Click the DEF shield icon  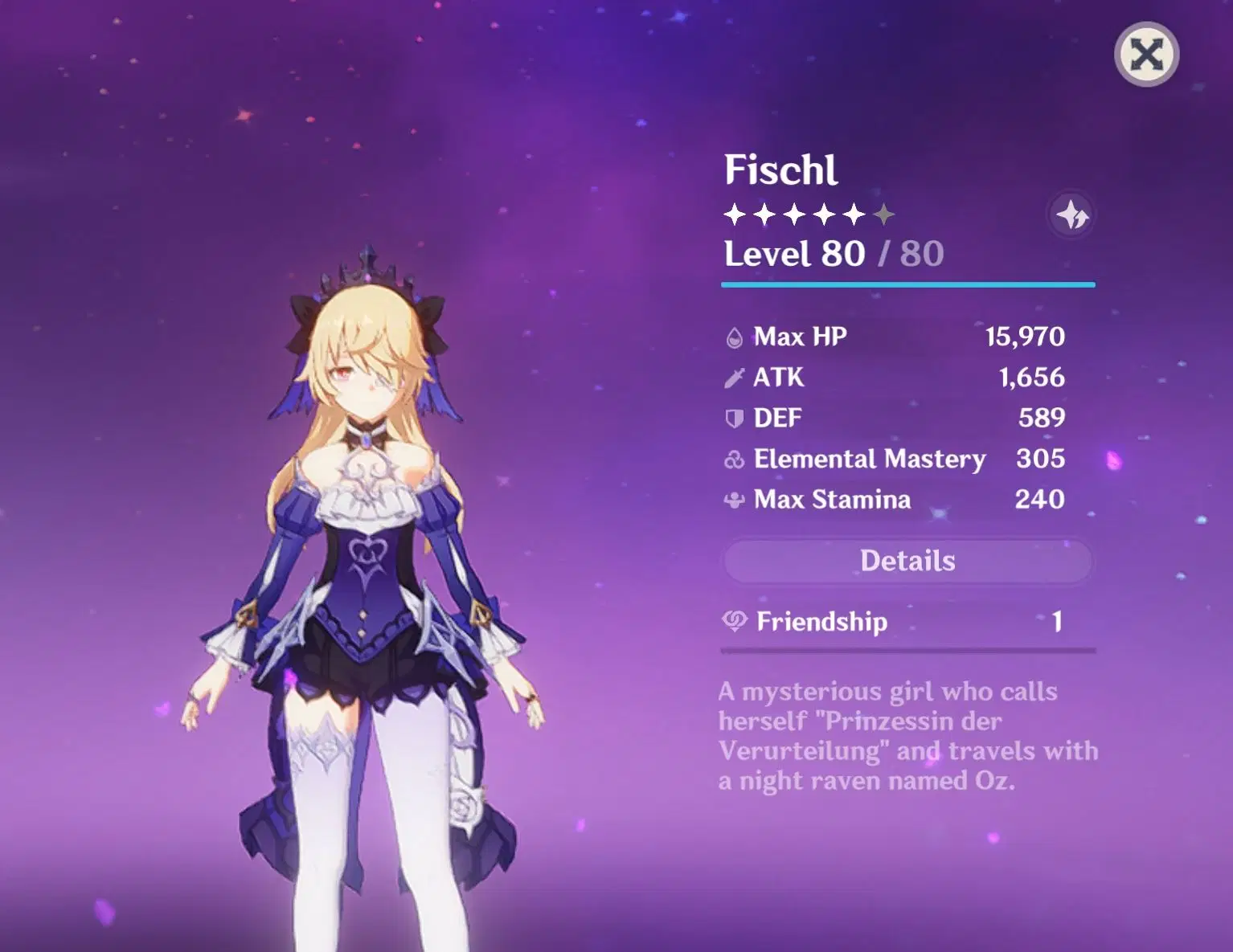pyautogui.click(x=734, y=418)
